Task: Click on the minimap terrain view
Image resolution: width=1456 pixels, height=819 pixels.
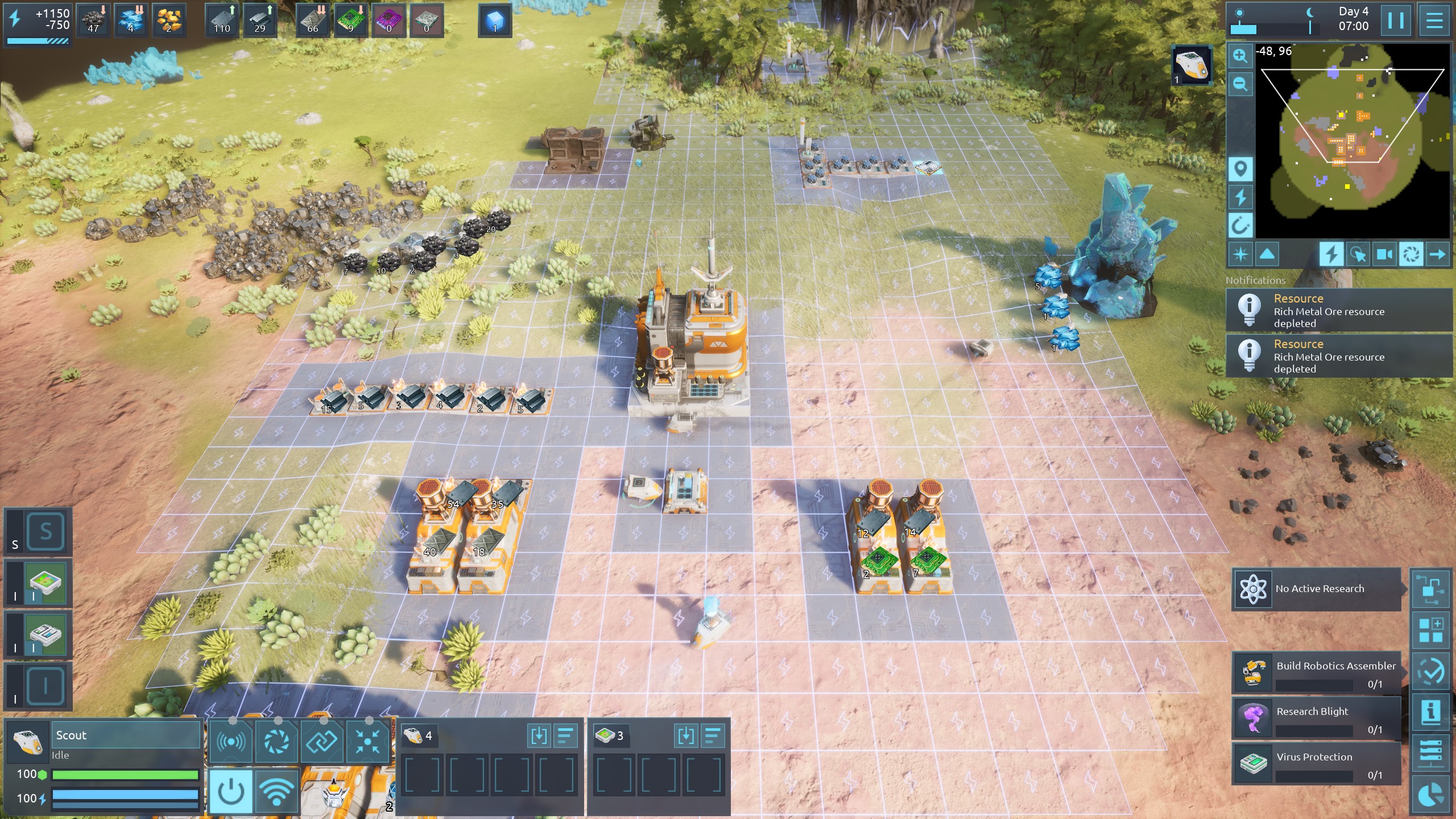Action: [1352, 142]
